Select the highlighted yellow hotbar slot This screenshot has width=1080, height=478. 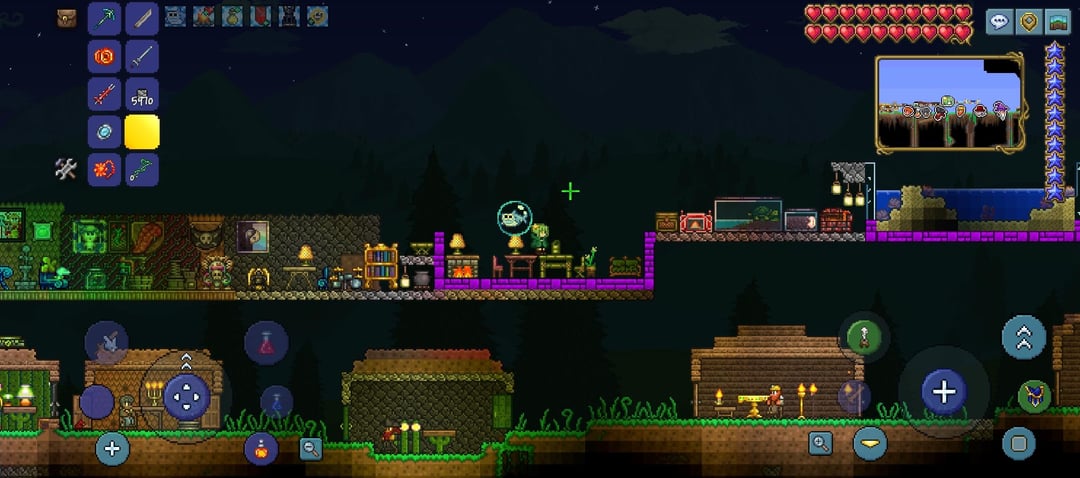coord(142,132)
